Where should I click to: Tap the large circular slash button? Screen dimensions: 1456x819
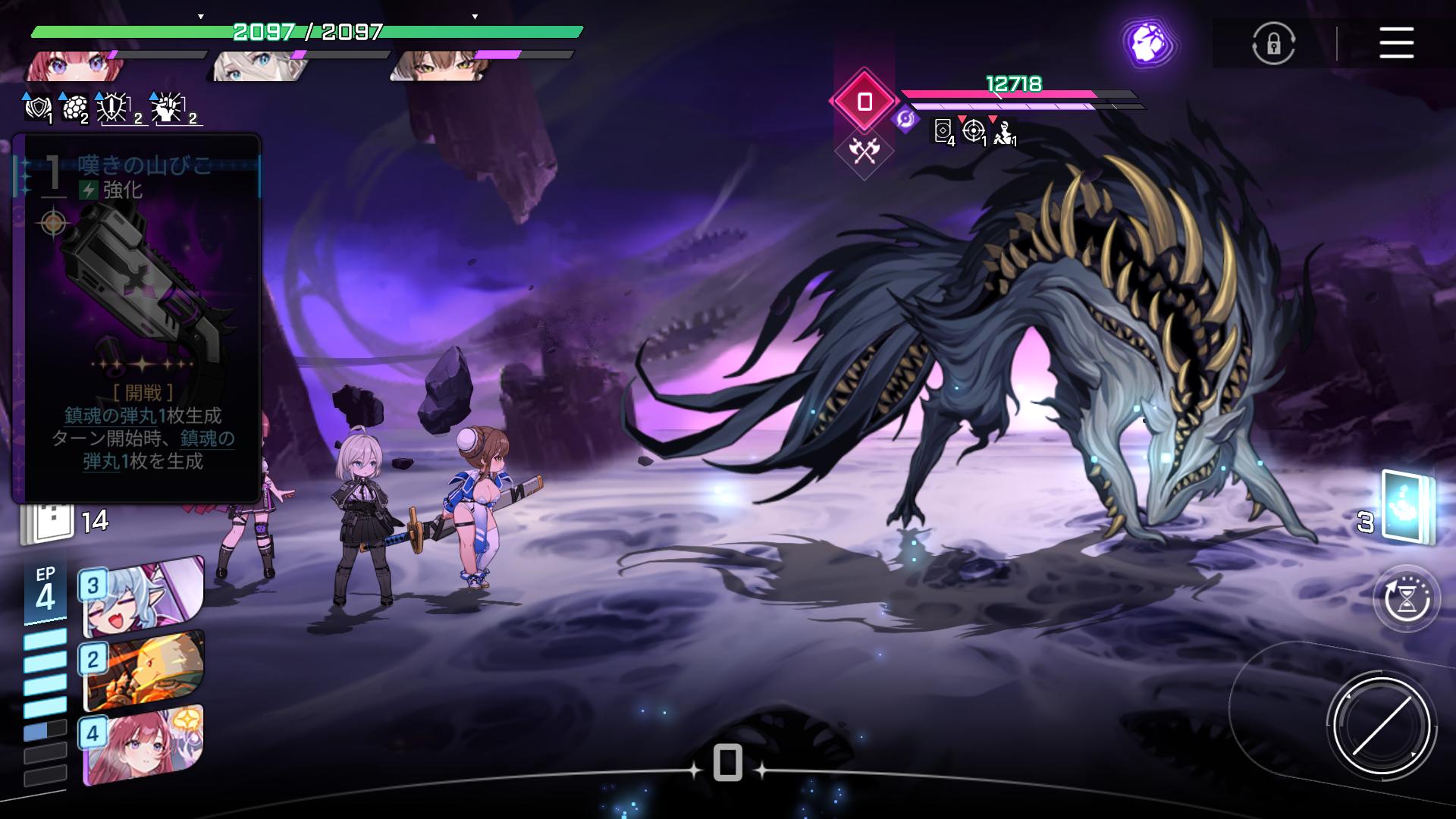pos(1381,726)
